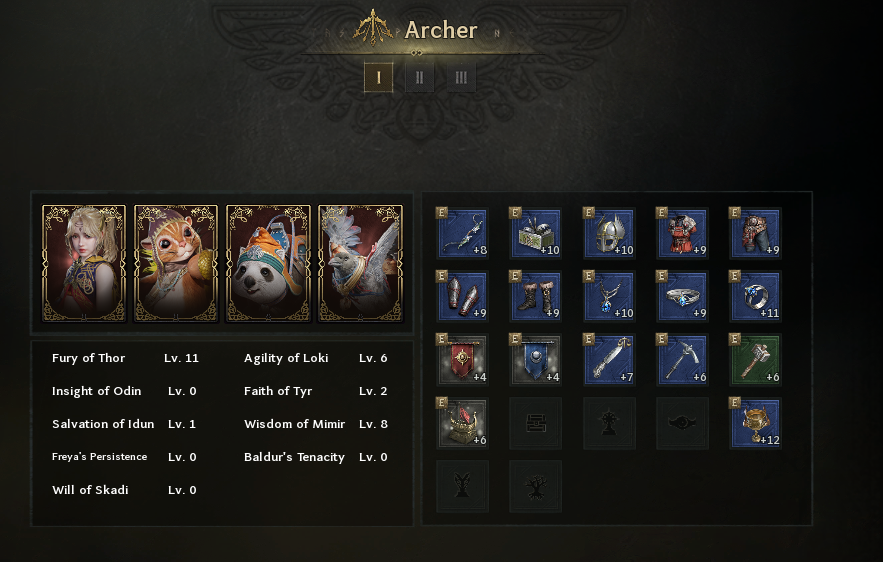Click the +6 hammer in green slot
Image resolution: width=883 pixels, height=562 pixels.
click(x=755, y=359)
